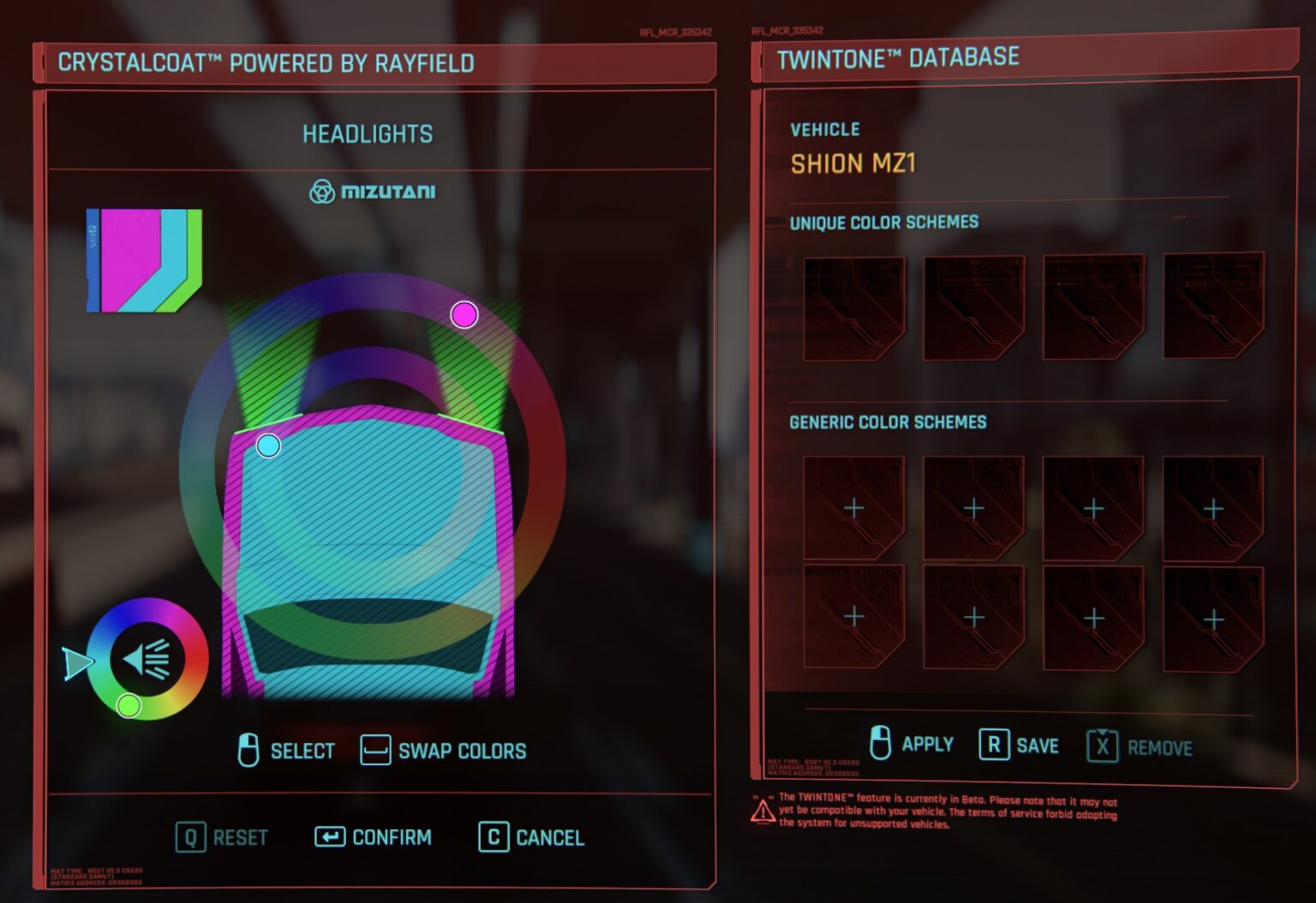
Task: Confirm the CrystalCoat color changes
Action: 374,837
